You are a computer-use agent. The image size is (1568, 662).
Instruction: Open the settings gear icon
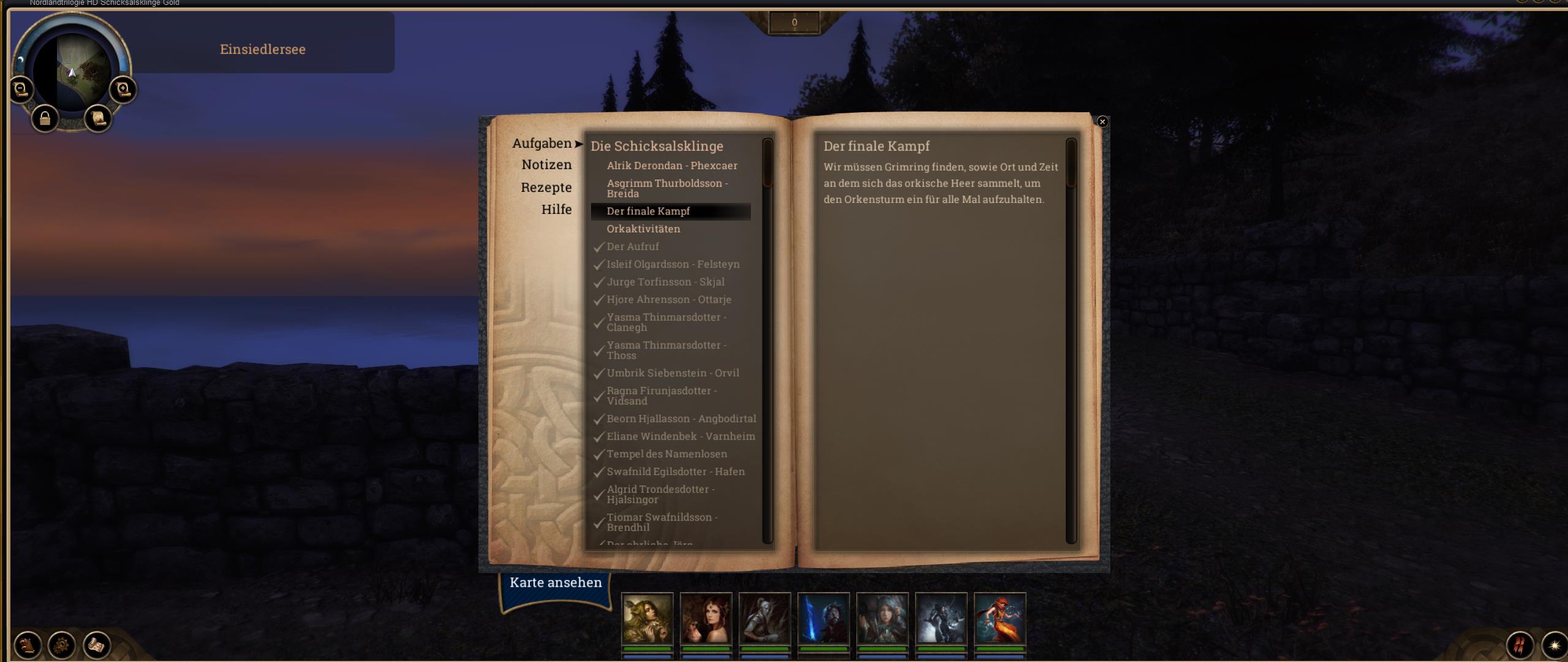click(x=60, y=645)
